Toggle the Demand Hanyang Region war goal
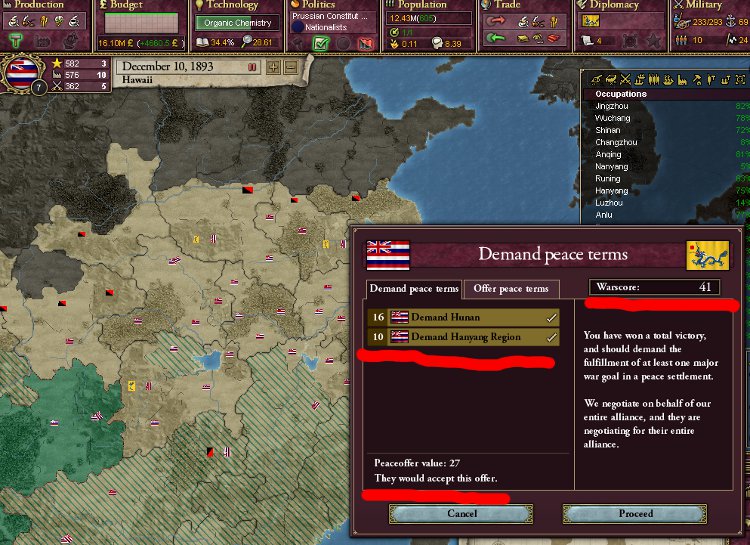750x545 pixels. (461, 337)
